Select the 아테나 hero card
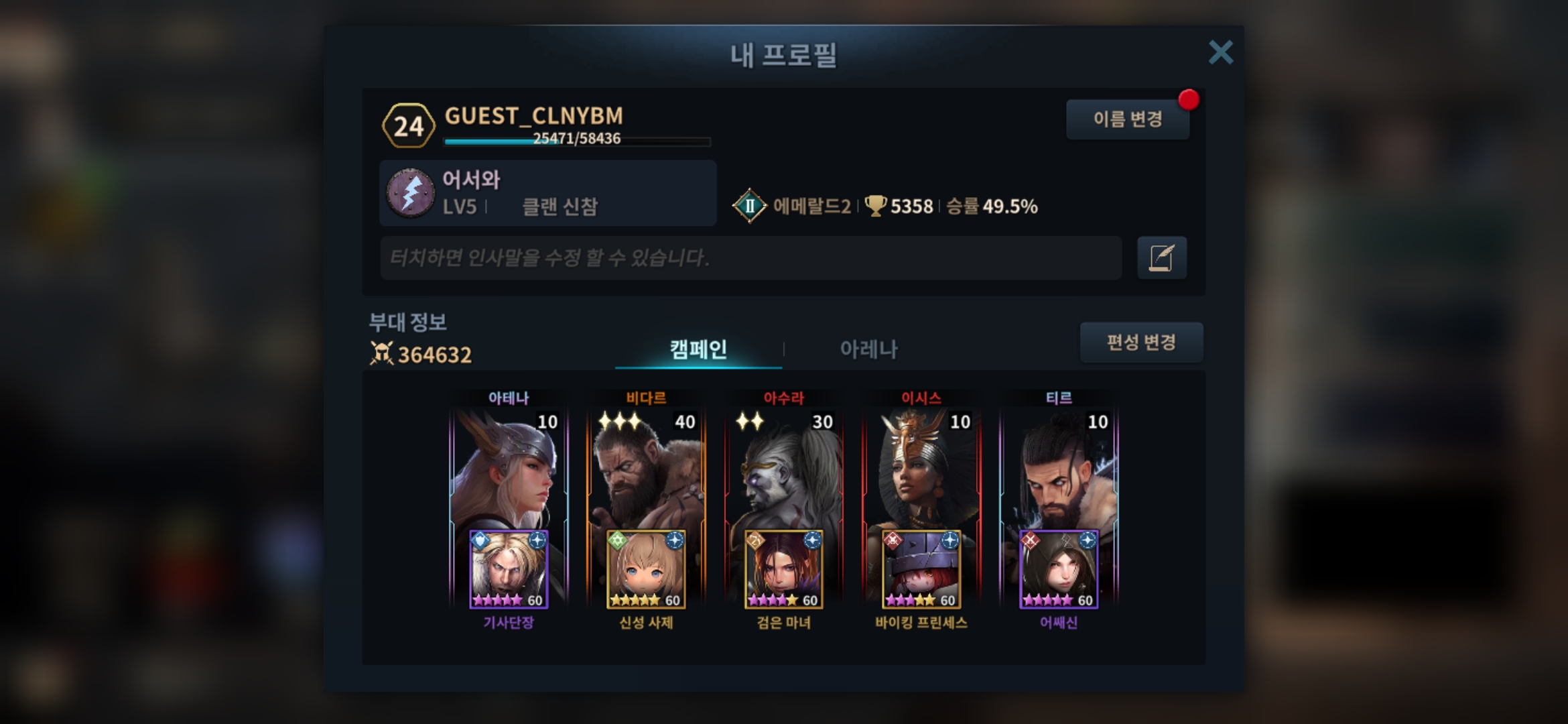The height and width of the screenshot is (724, 1568). click(508, 469)
